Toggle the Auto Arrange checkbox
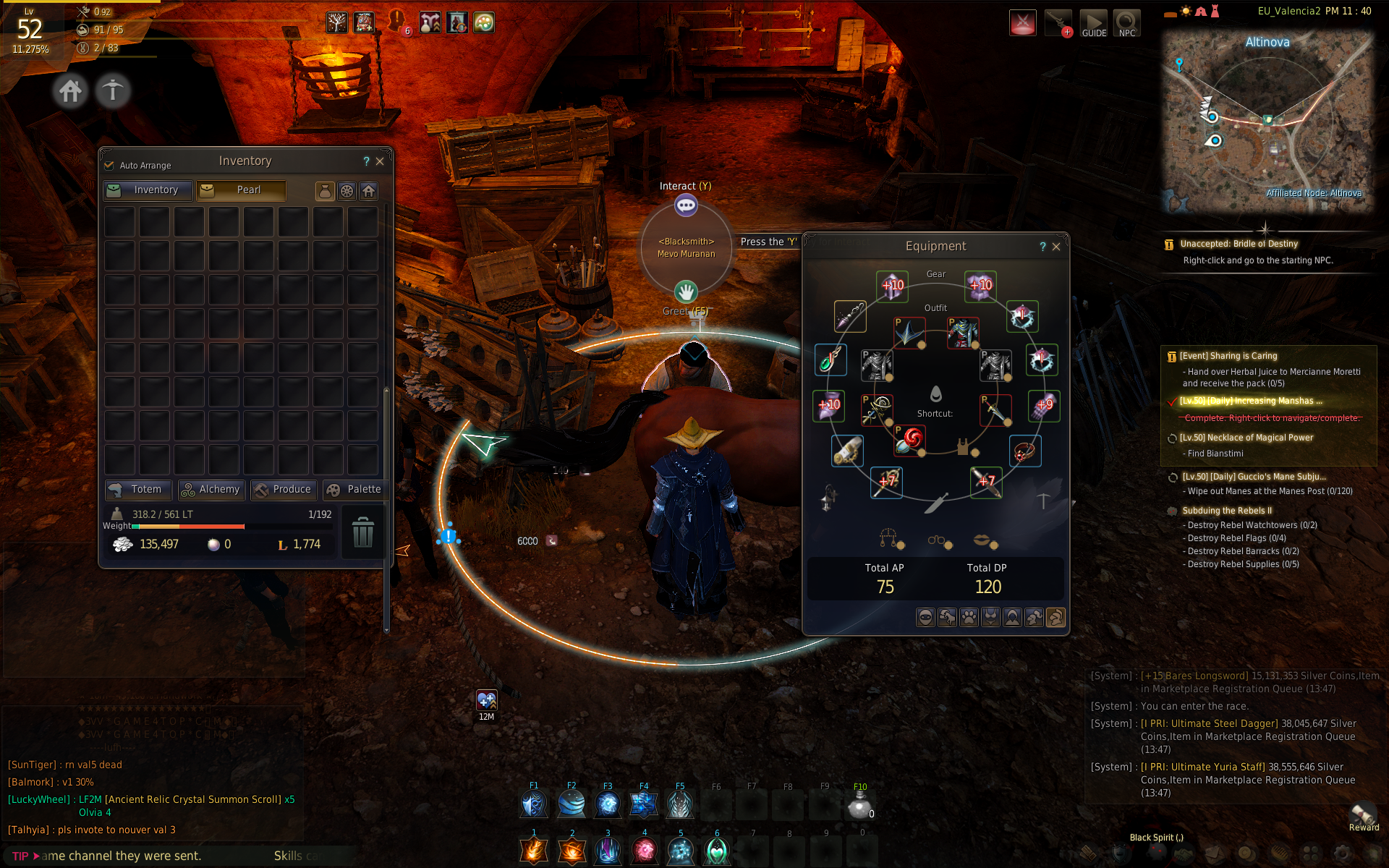Image resolution: width=1389 pixels, height=868 pixels. coord(109,165)
